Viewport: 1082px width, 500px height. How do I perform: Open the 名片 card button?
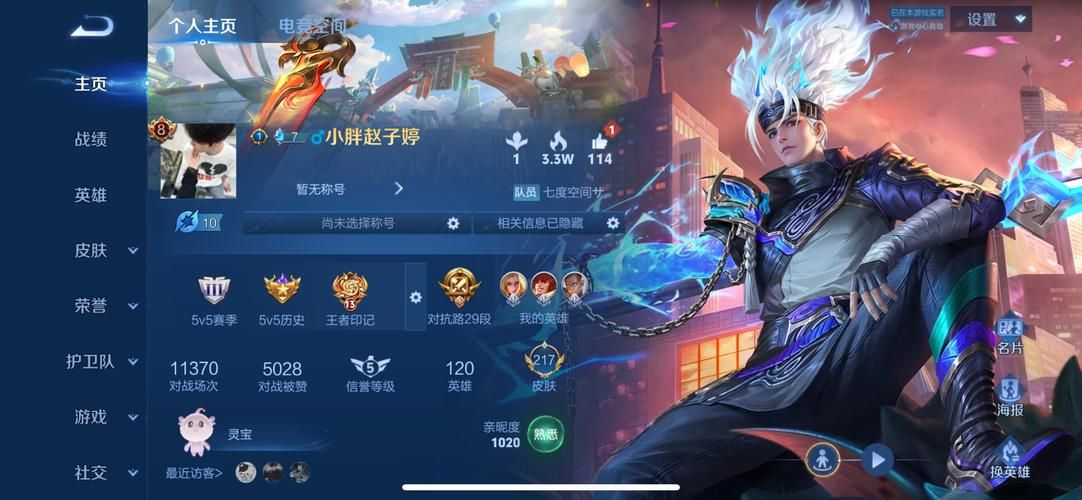pyautogui.click(x=1010, y=334)
